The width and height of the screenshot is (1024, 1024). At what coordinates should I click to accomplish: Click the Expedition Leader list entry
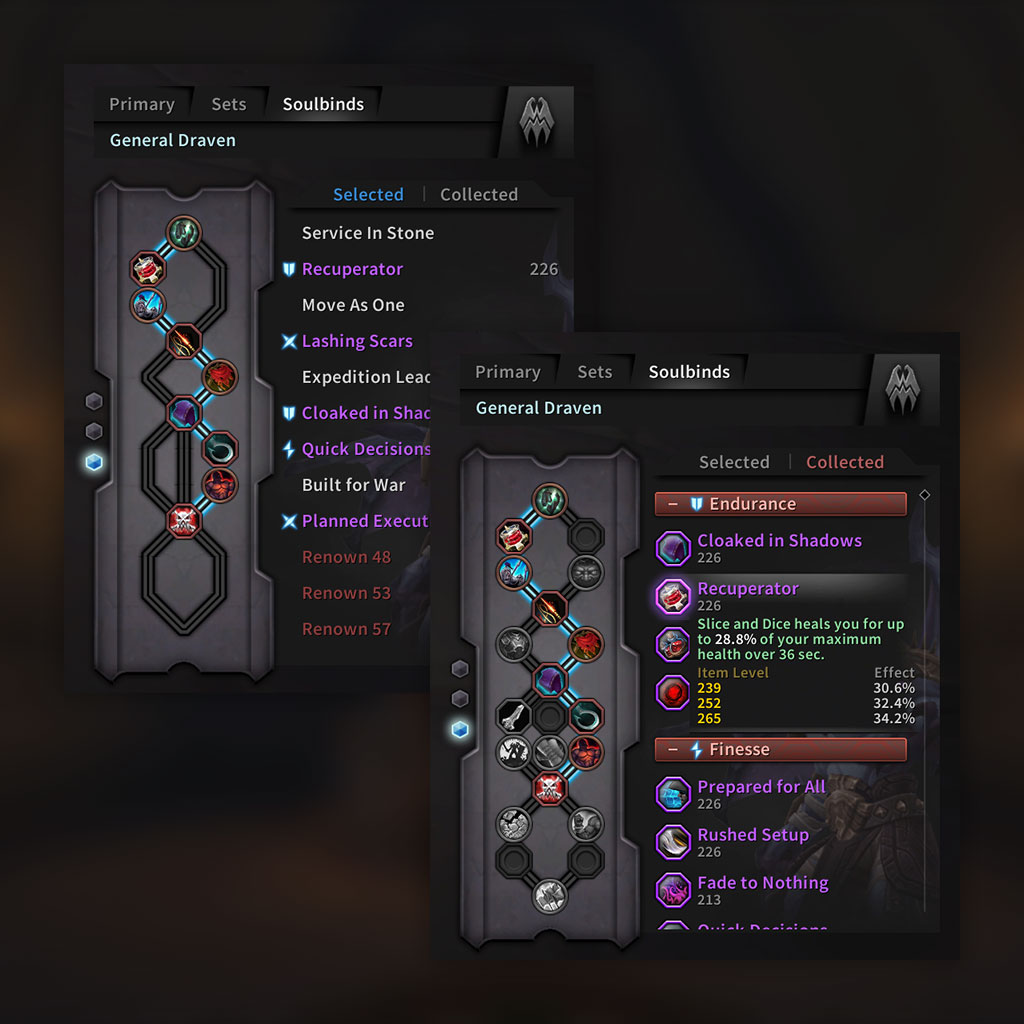coord(366,377)
